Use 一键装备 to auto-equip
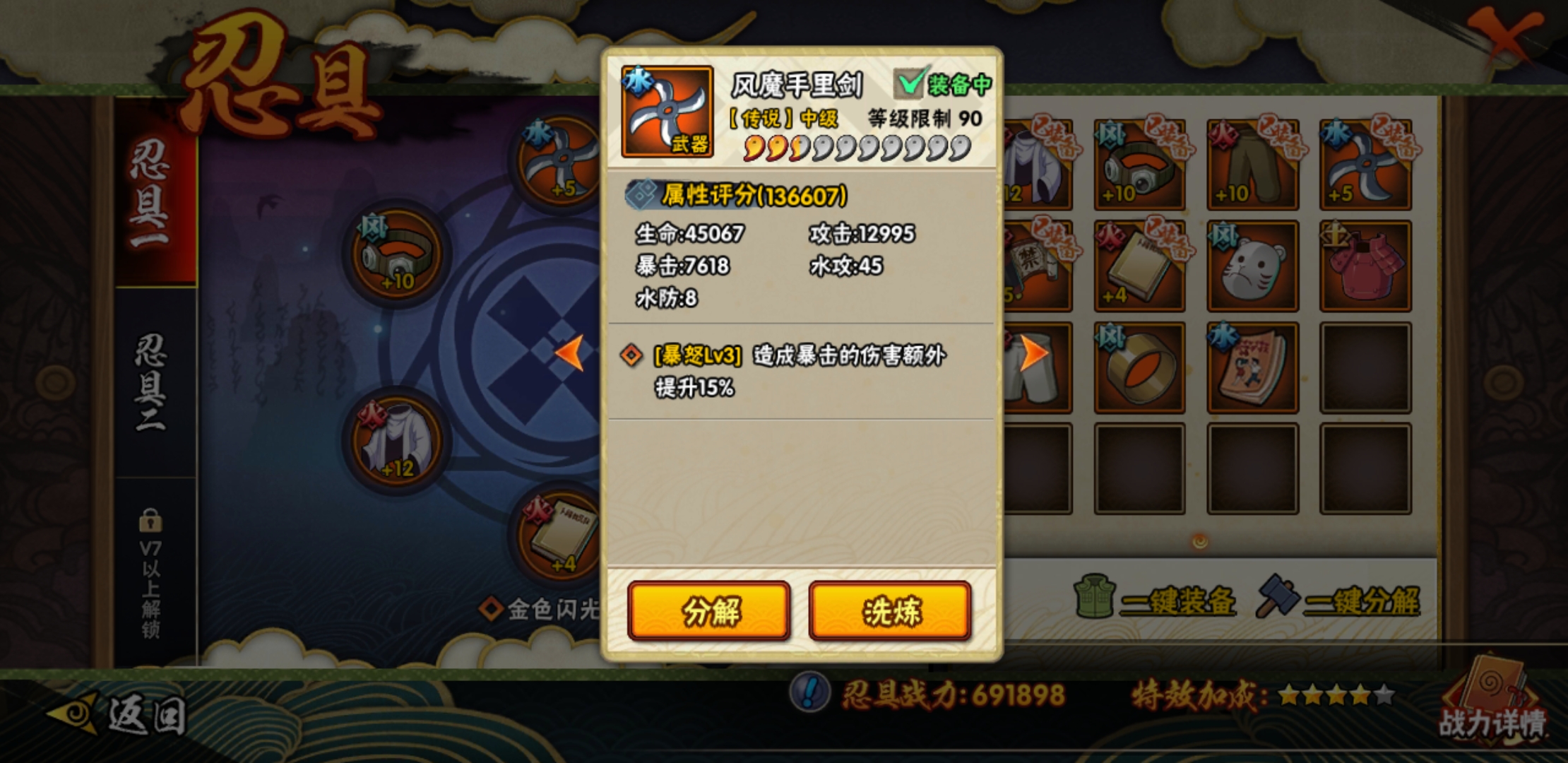This screenshot has height=763, width=1568. pyautogui.click(x=1156, y=601)
